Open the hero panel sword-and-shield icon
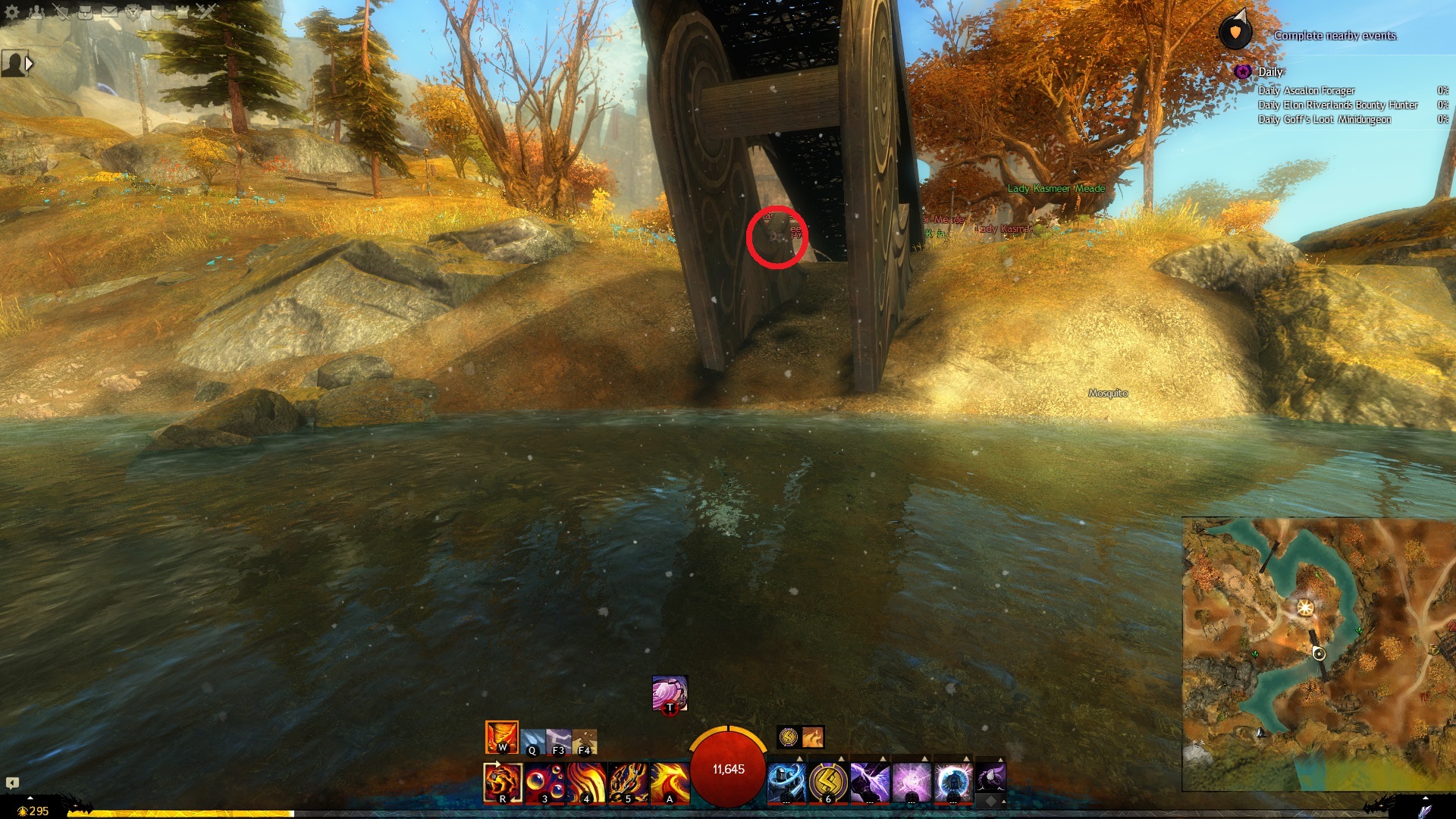The width and height of the screenshot is (1456, 819). point(61,12)
